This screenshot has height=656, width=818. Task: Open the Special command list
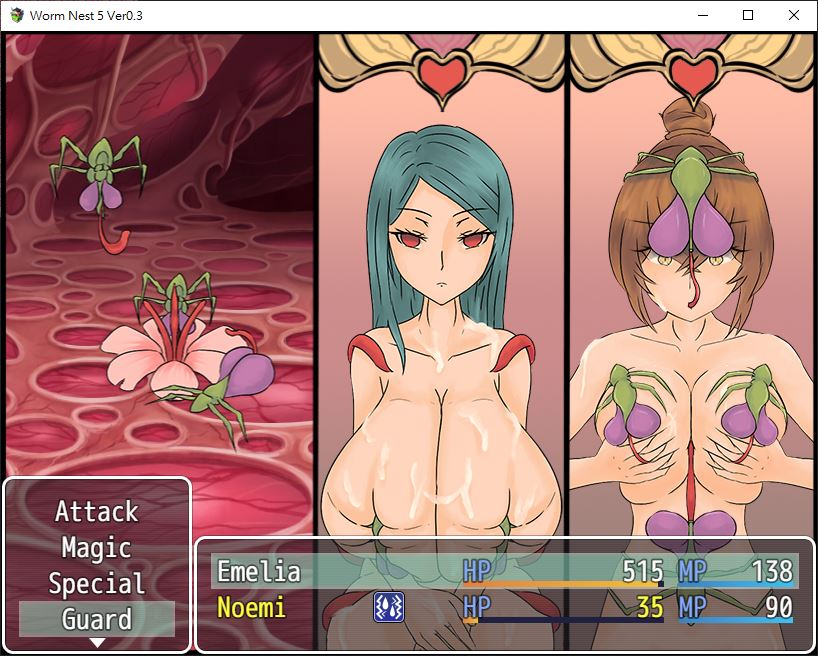(x=96, y=584)
